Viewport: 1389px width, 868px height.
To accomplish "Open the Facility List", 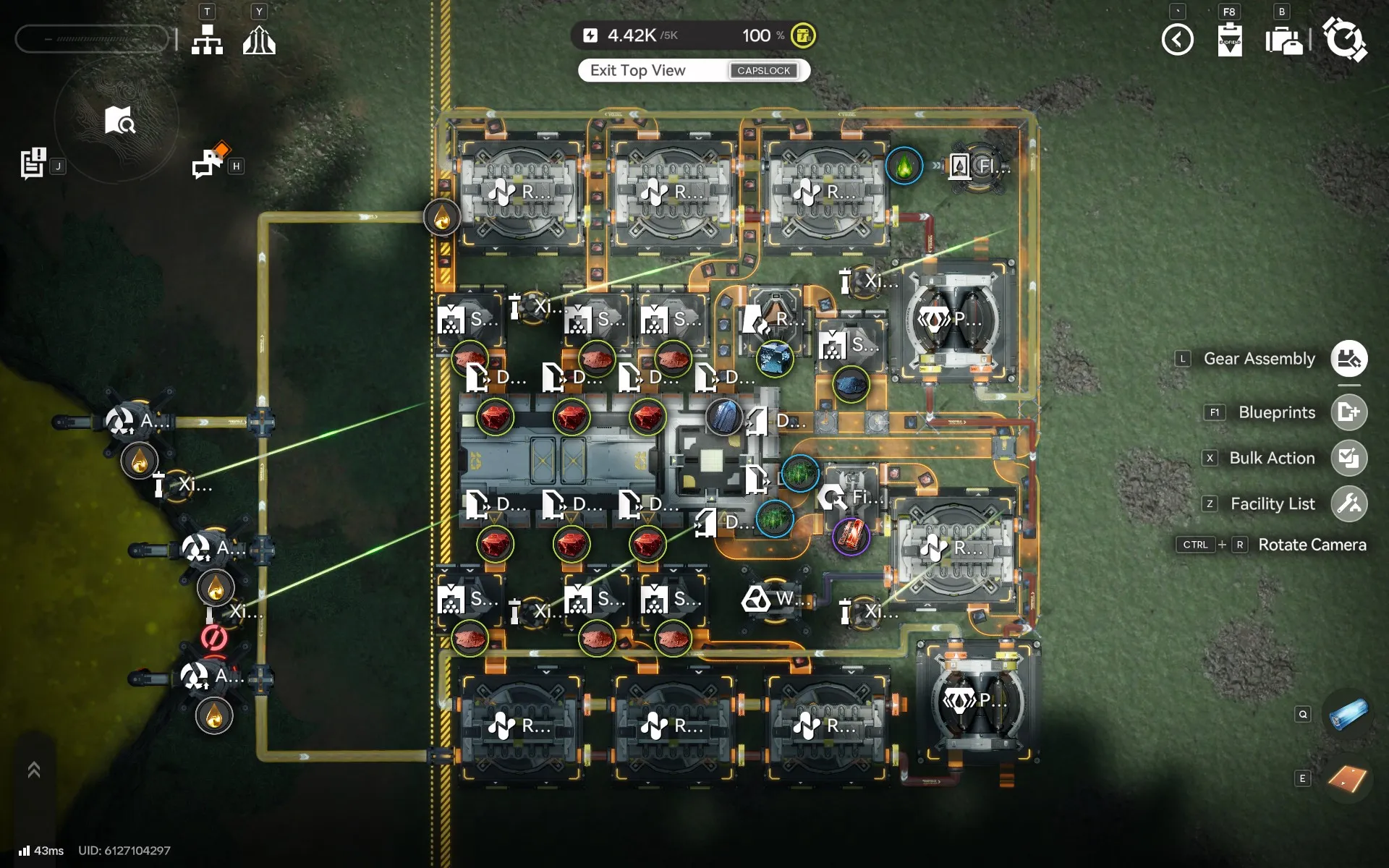I will pos(1348,503).
